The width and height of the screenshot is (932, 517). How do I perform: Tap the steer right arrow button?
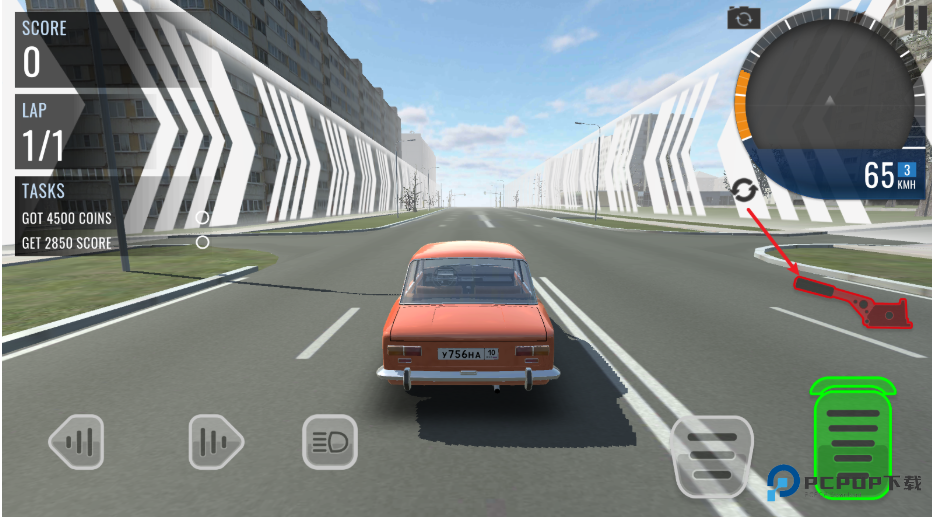216,441
